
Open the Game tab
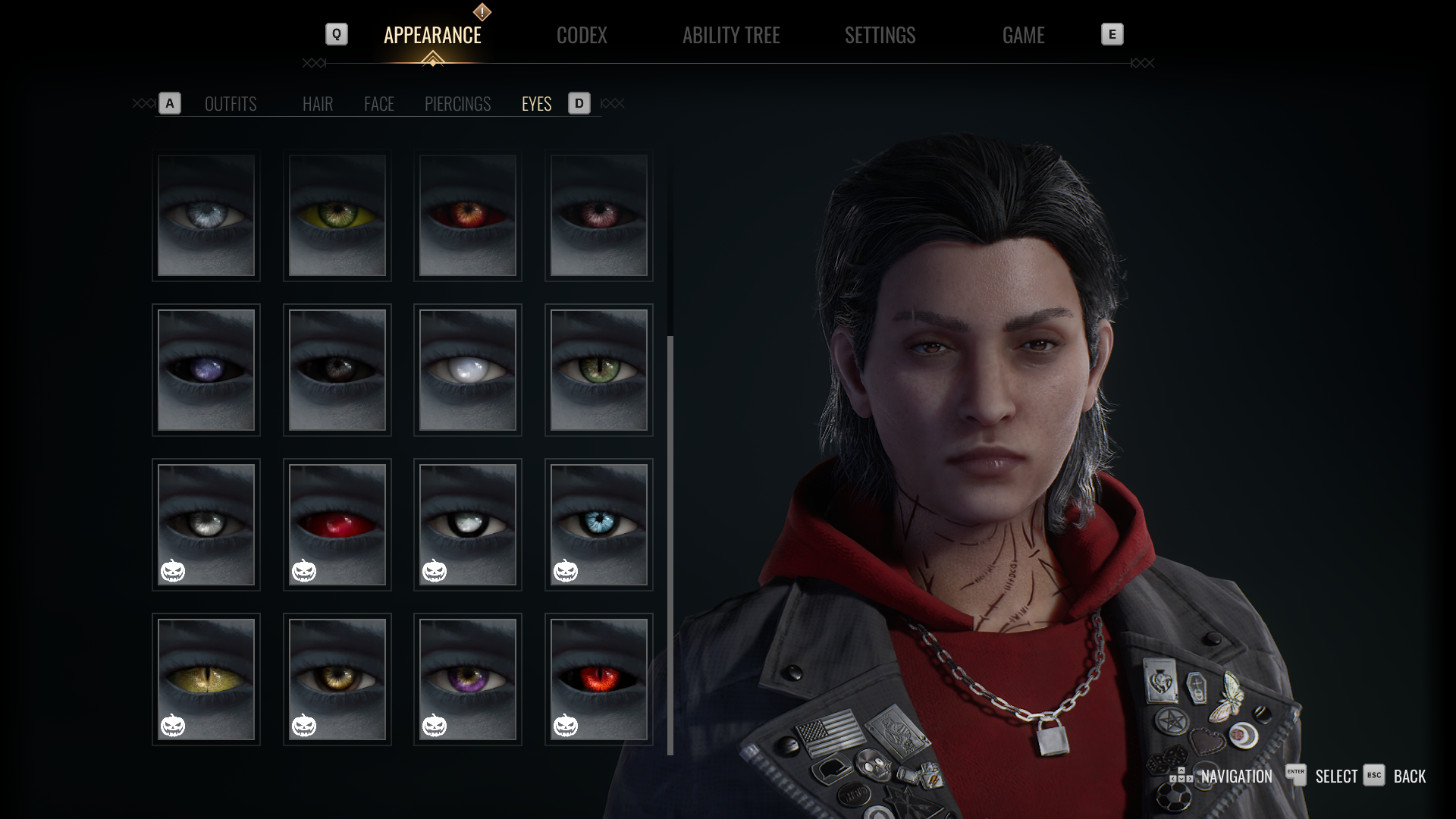coord(1023,36)
